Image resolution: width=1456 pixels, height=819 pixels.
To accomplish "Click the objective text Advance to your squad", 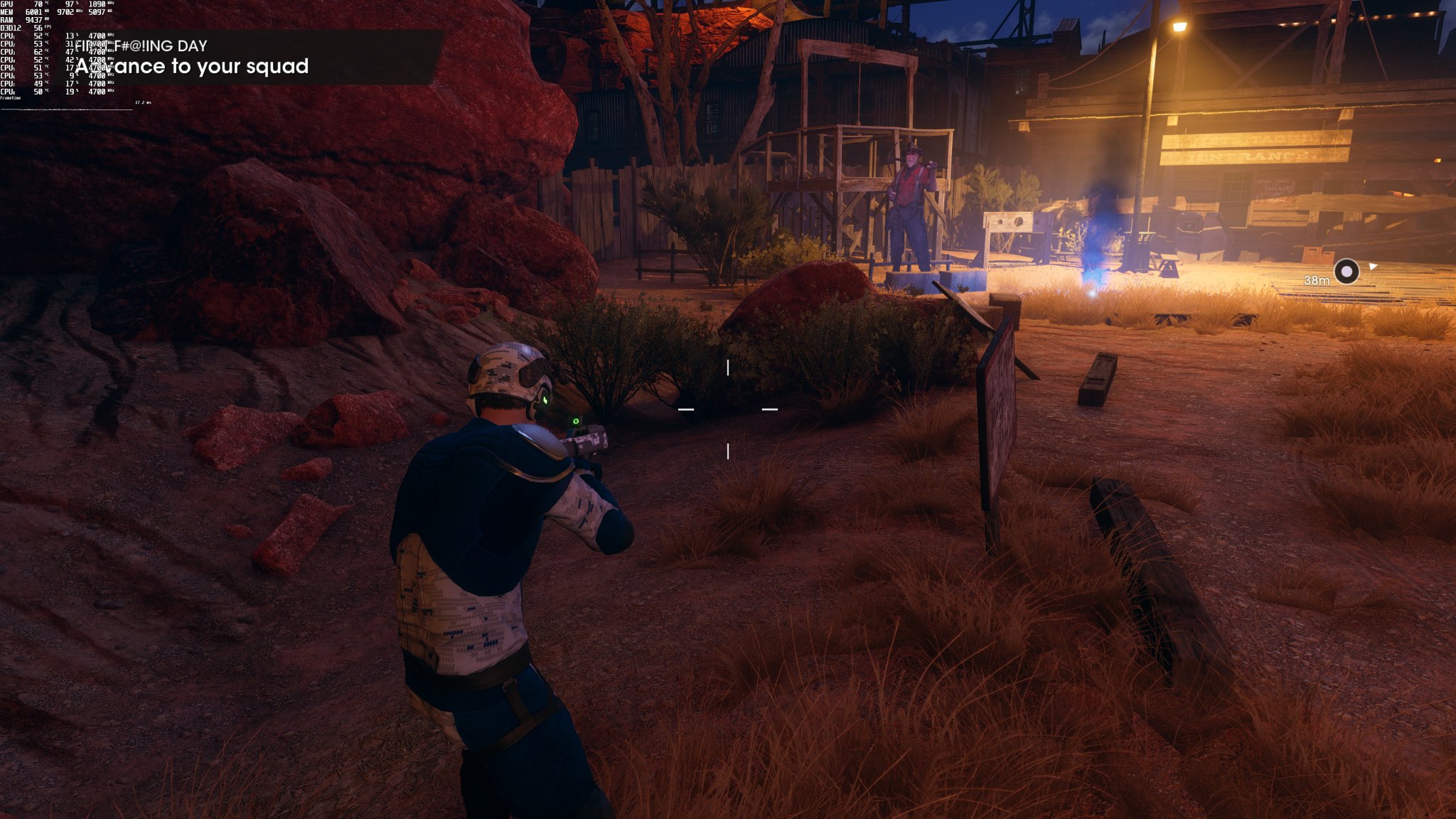I will [x=193, y=68].
